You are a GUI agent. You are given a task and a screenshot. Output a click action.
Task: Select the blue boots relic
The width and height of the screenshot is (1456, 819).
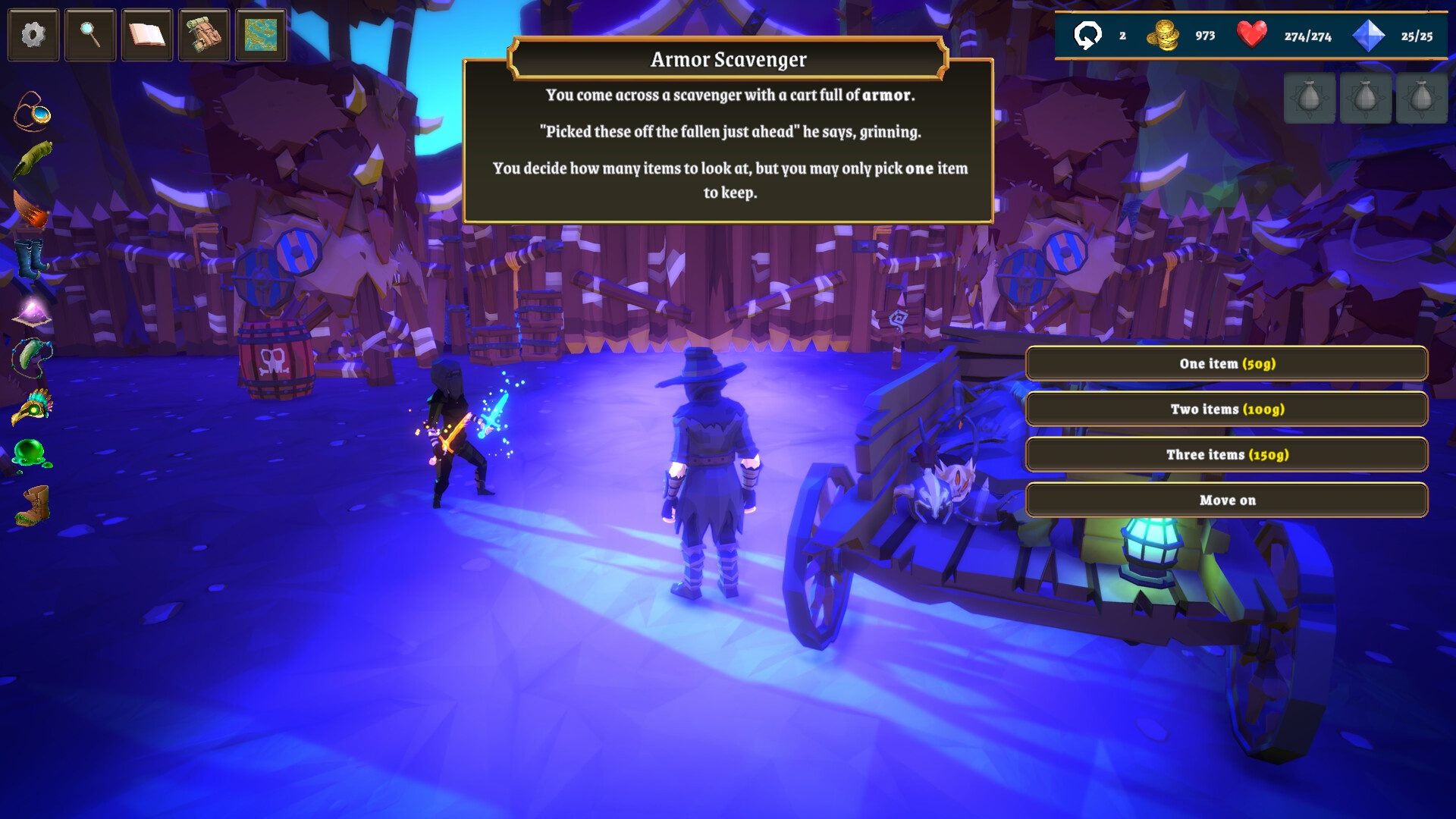pyautogui.click(x=31, y=259)
